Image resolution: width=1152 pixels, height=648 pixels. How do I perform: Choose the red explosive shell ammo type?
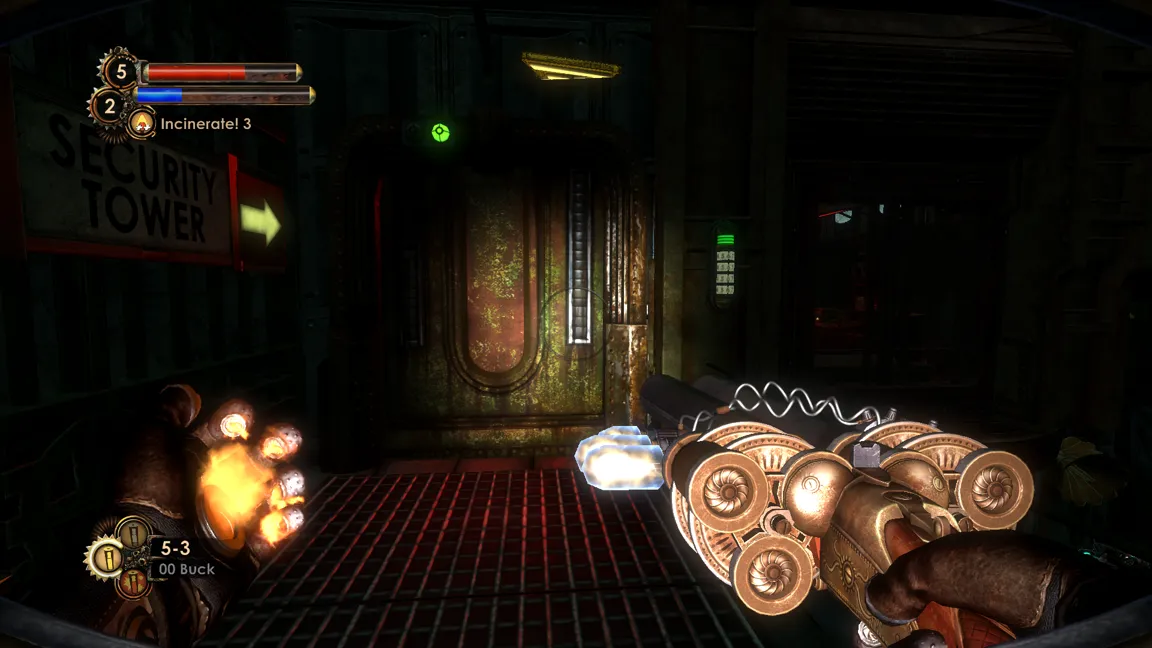click(x=133, y=581)
